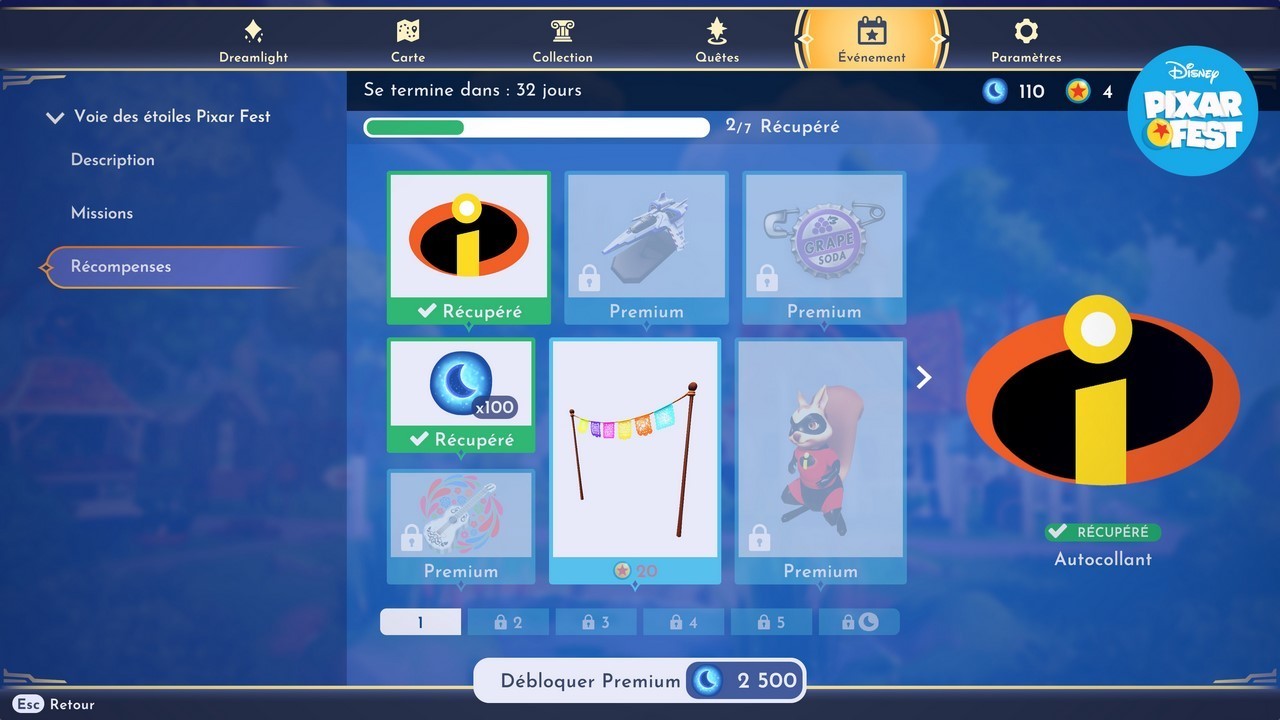1280x720 pixels.
Task: Click the star token icon showing 4
Action: click(x=1077, y=90)
